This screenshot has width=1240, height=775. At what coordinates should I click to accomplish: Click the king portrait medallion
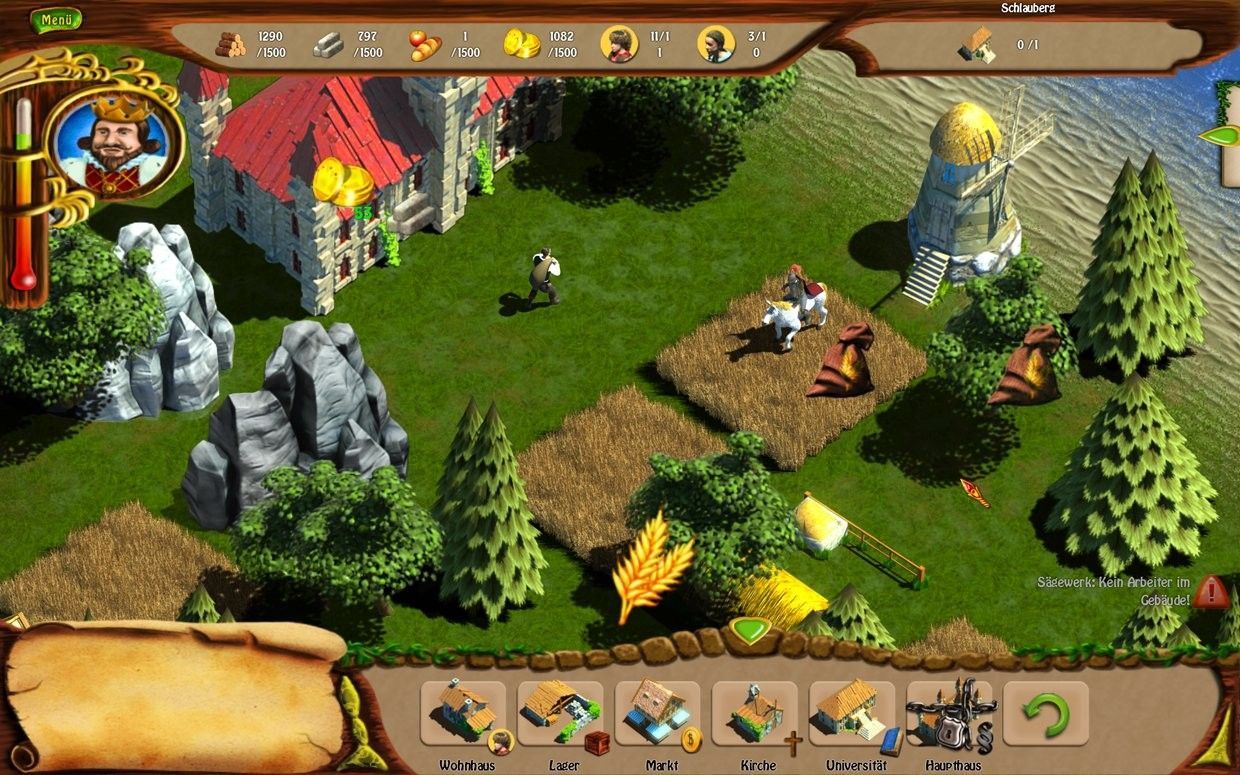113,143
